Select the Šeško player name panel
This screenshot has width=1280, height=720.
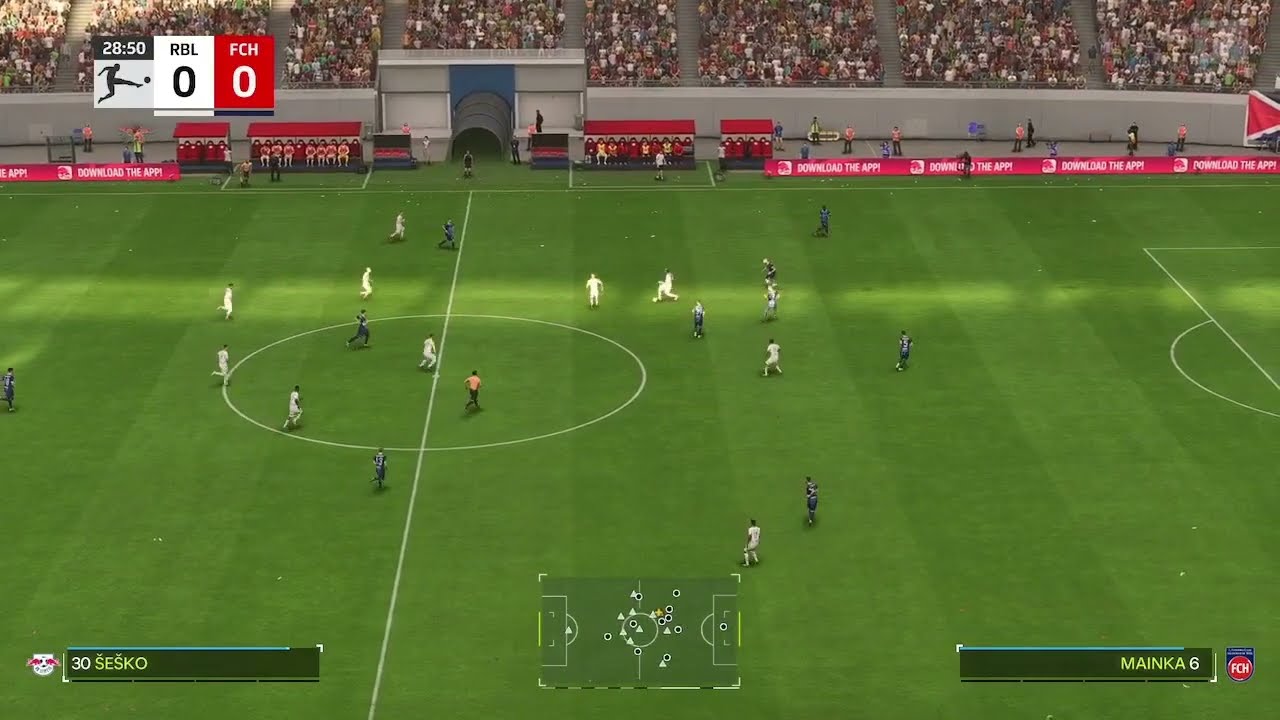pos(192,664)
